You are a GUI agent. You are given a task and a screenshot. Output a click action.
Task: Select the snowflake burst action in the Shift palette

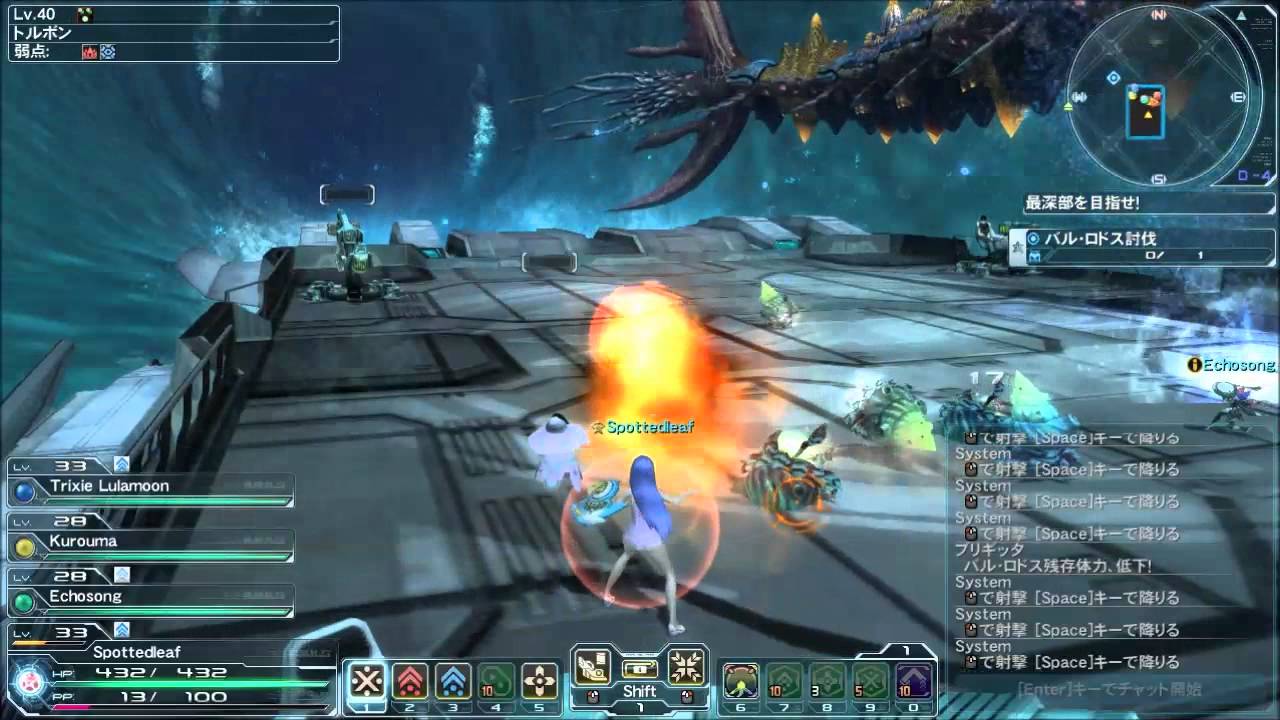pyautogui.click(x=687, y=666)
